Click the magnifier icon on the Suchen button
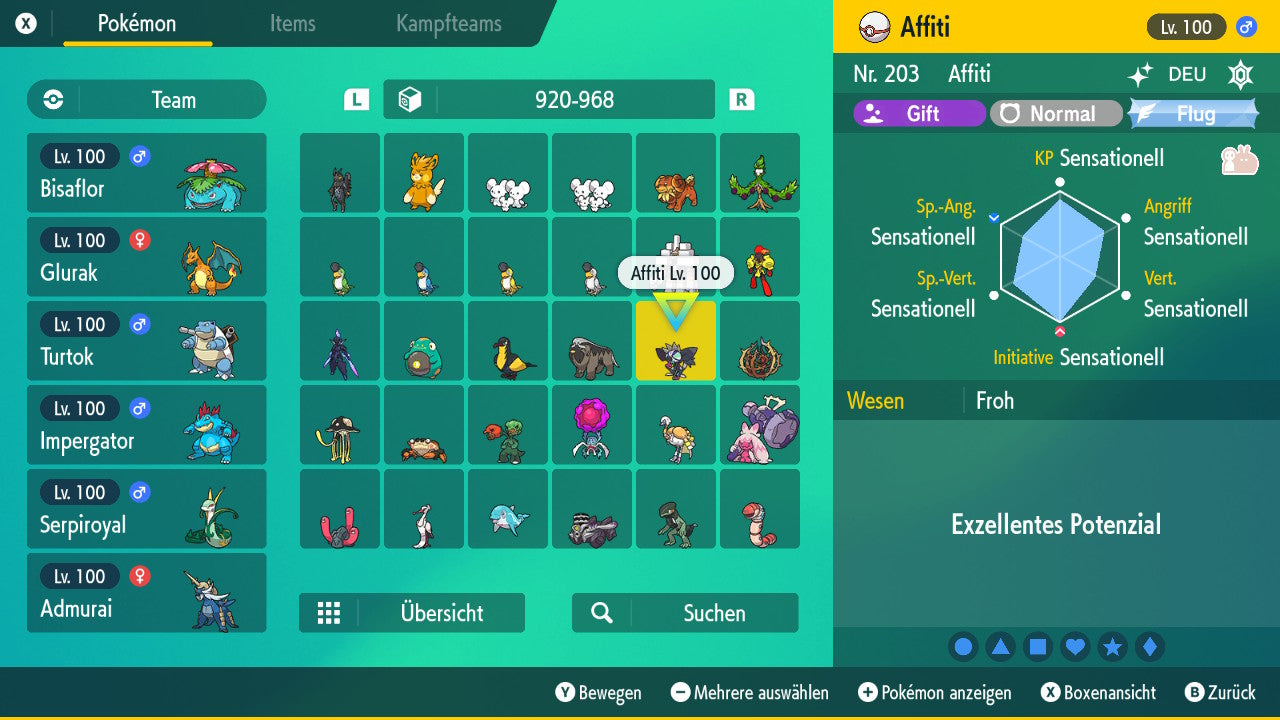 [x=600, y=613]
